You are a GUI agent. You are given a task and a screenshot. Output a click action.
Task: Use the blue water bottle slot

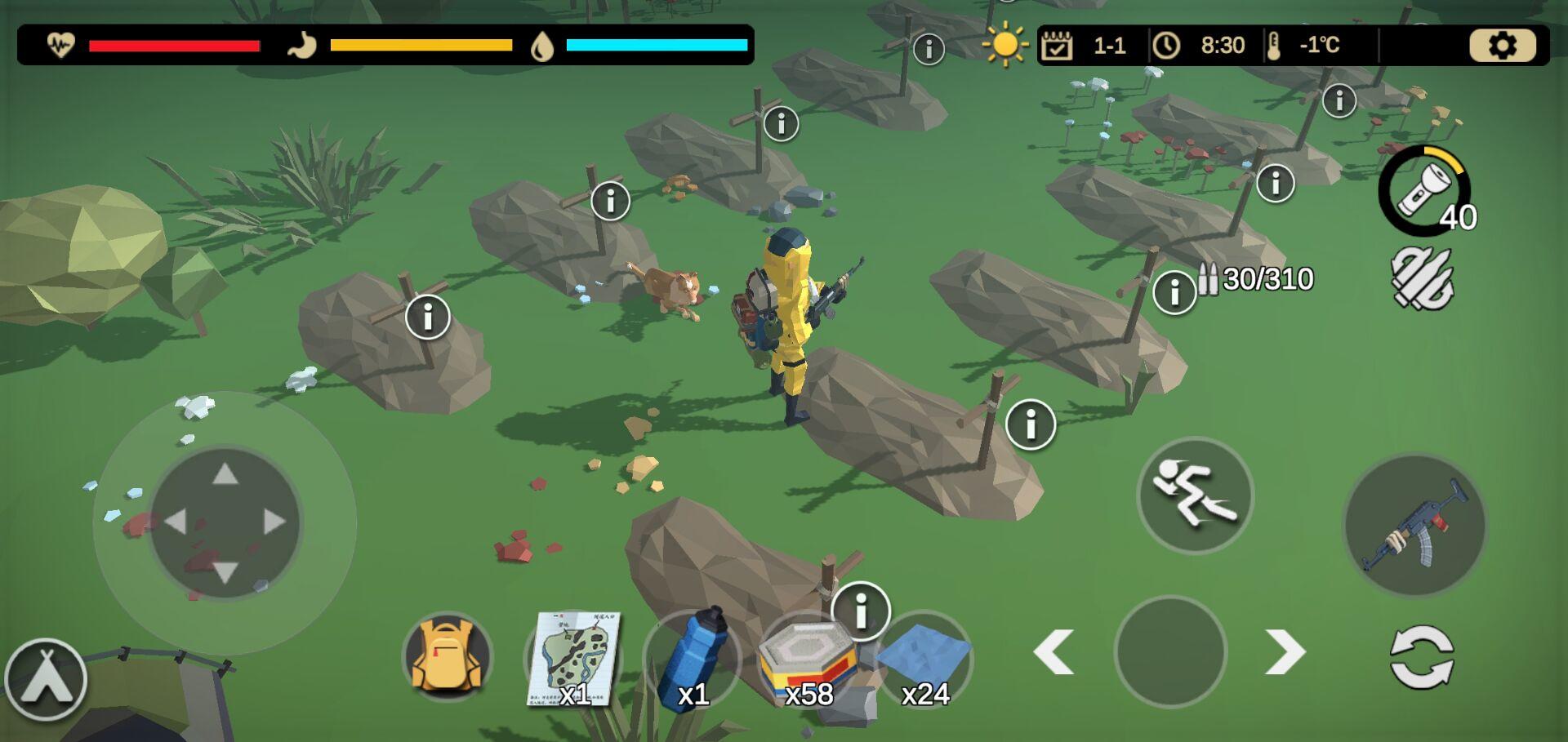[693, 659]
